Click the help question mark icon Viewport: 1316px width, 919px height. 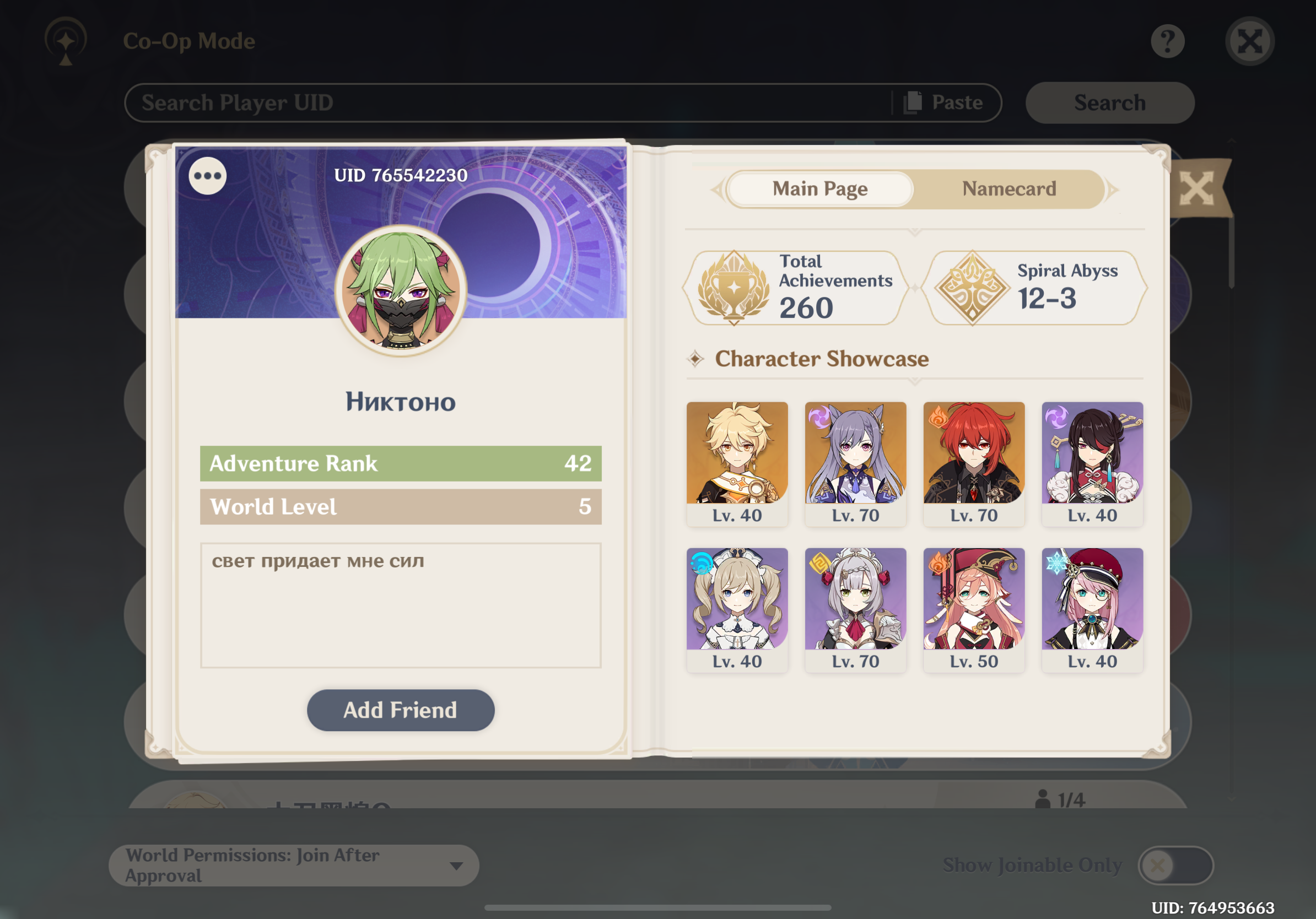click(1168, 40)
